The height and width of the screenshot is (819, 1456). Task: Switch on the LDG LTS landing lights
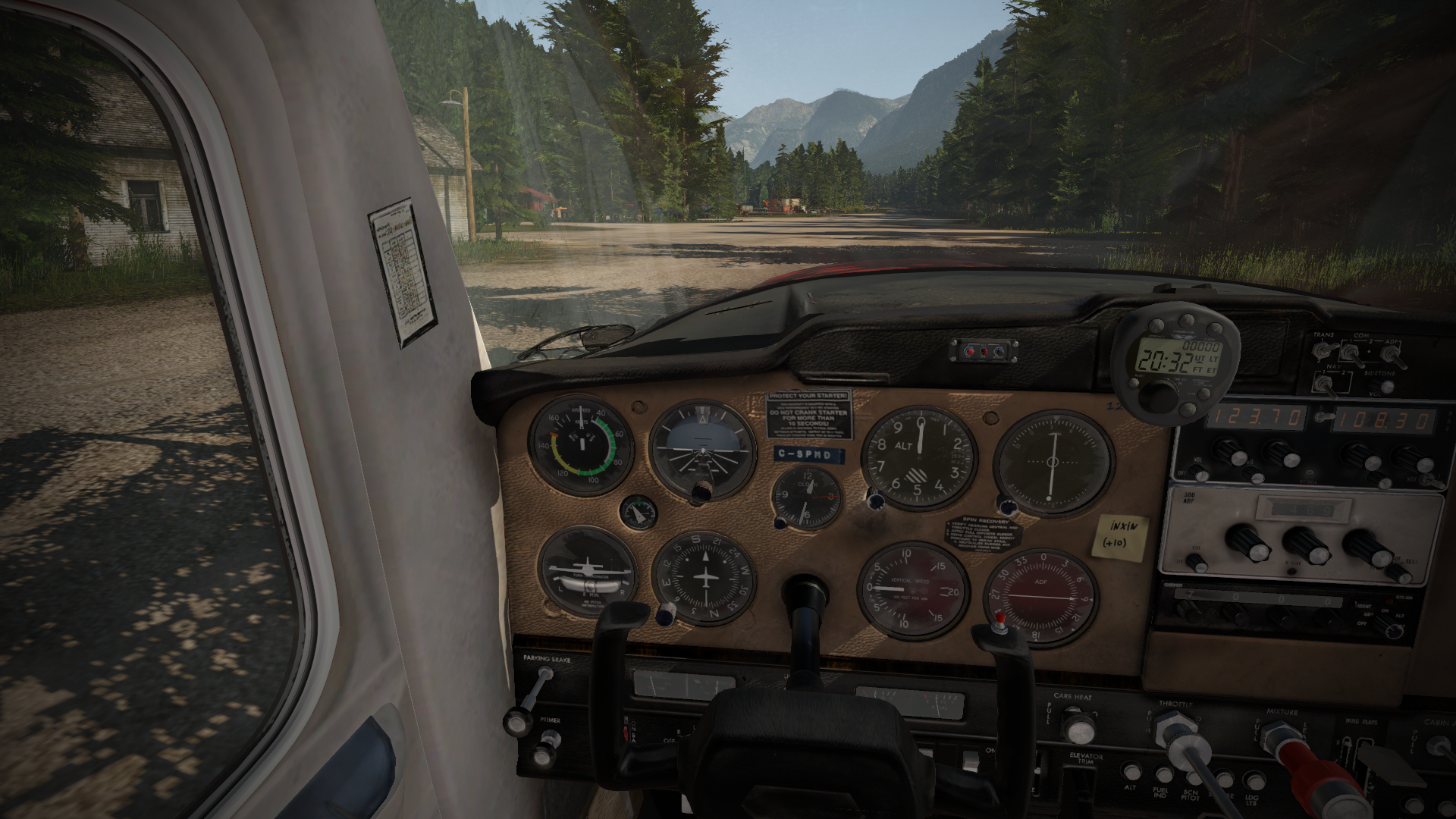pyautogui.click(x=1253, y=780)
